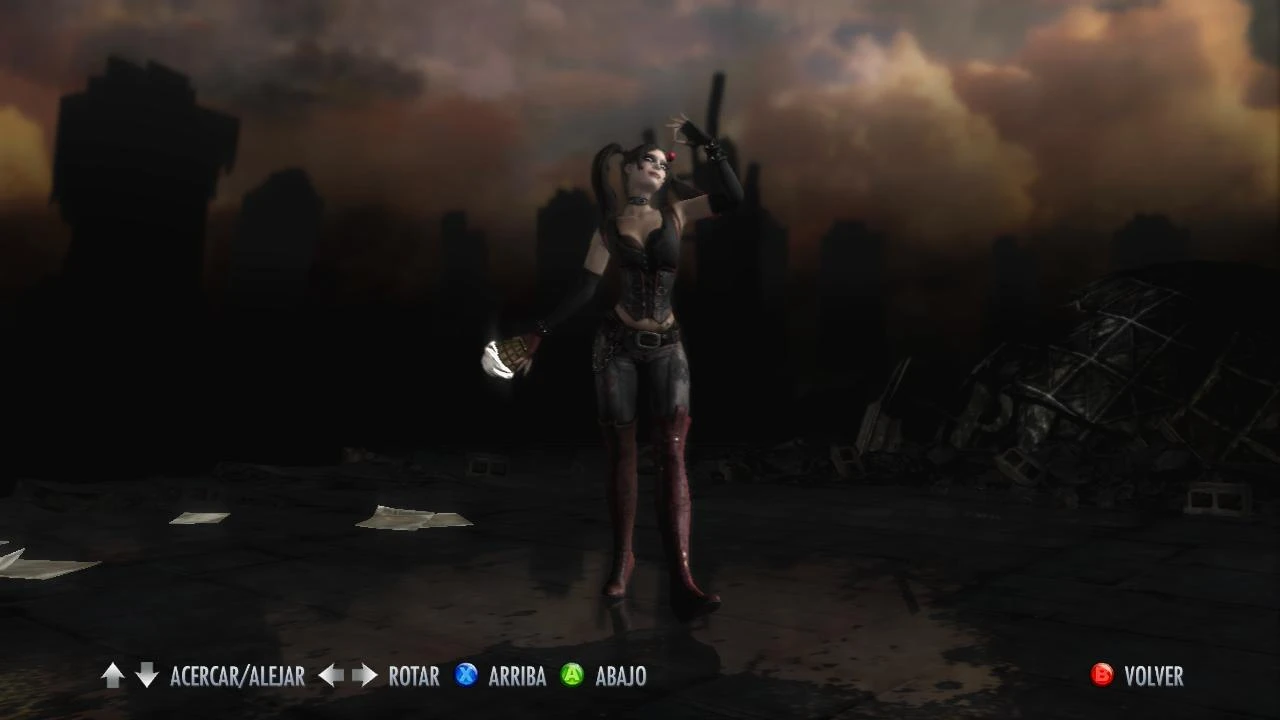Click the up arrow zoom icon
The image size is (1280, 720).
[x=112, y=676]
